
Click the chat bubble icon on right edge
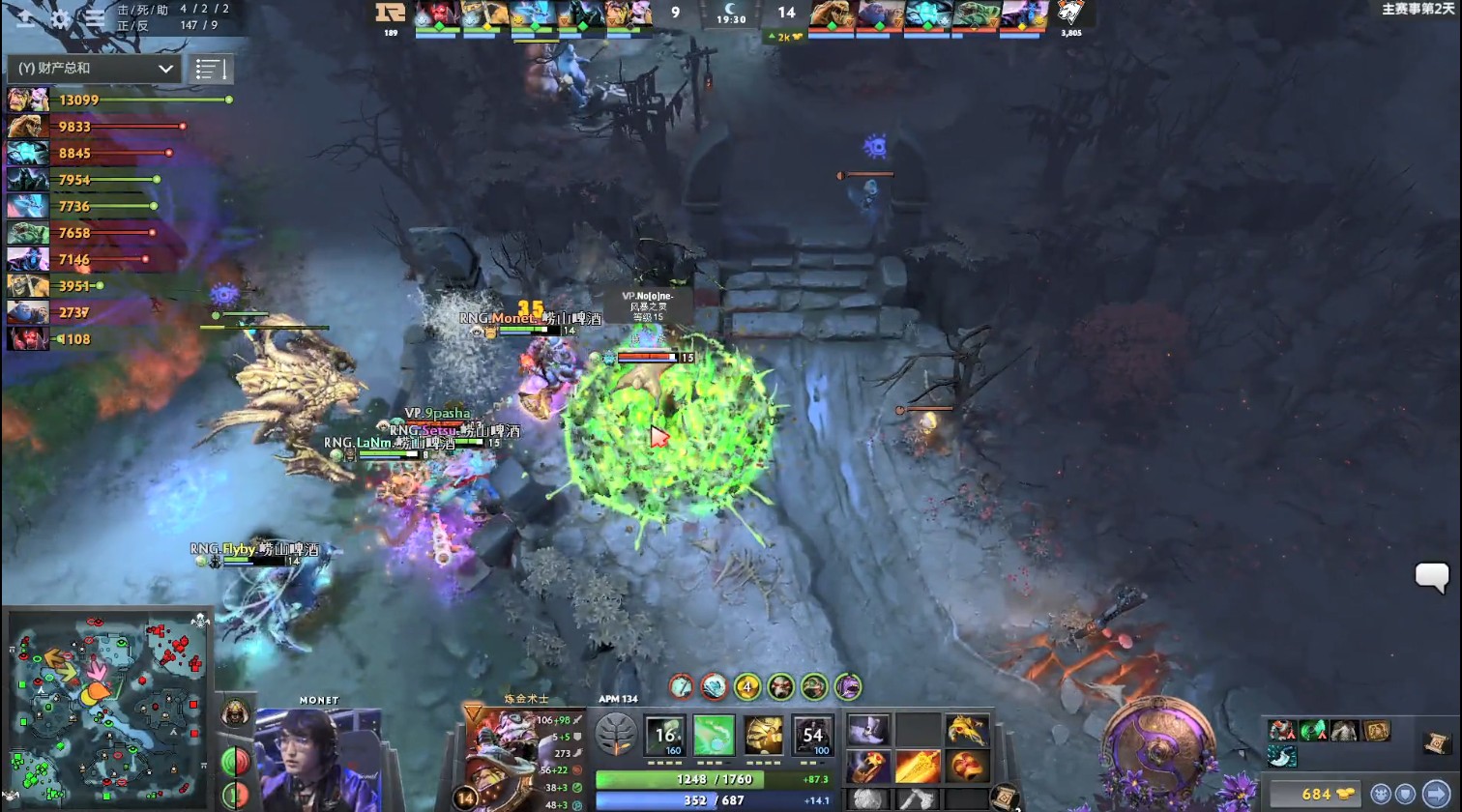coord(1430,578)
